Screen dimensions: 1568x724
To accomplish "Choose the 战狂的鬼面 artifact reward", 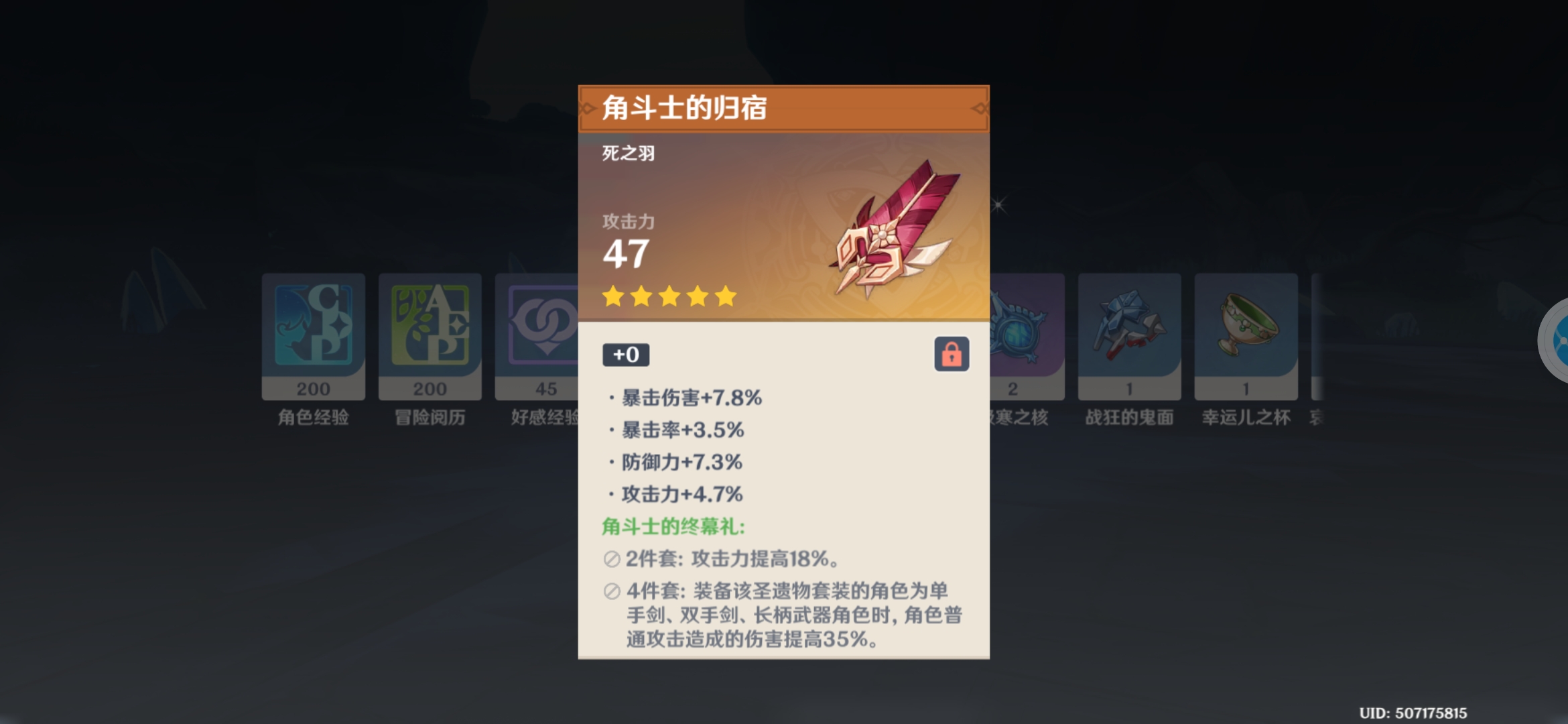I will (1129, 335).
